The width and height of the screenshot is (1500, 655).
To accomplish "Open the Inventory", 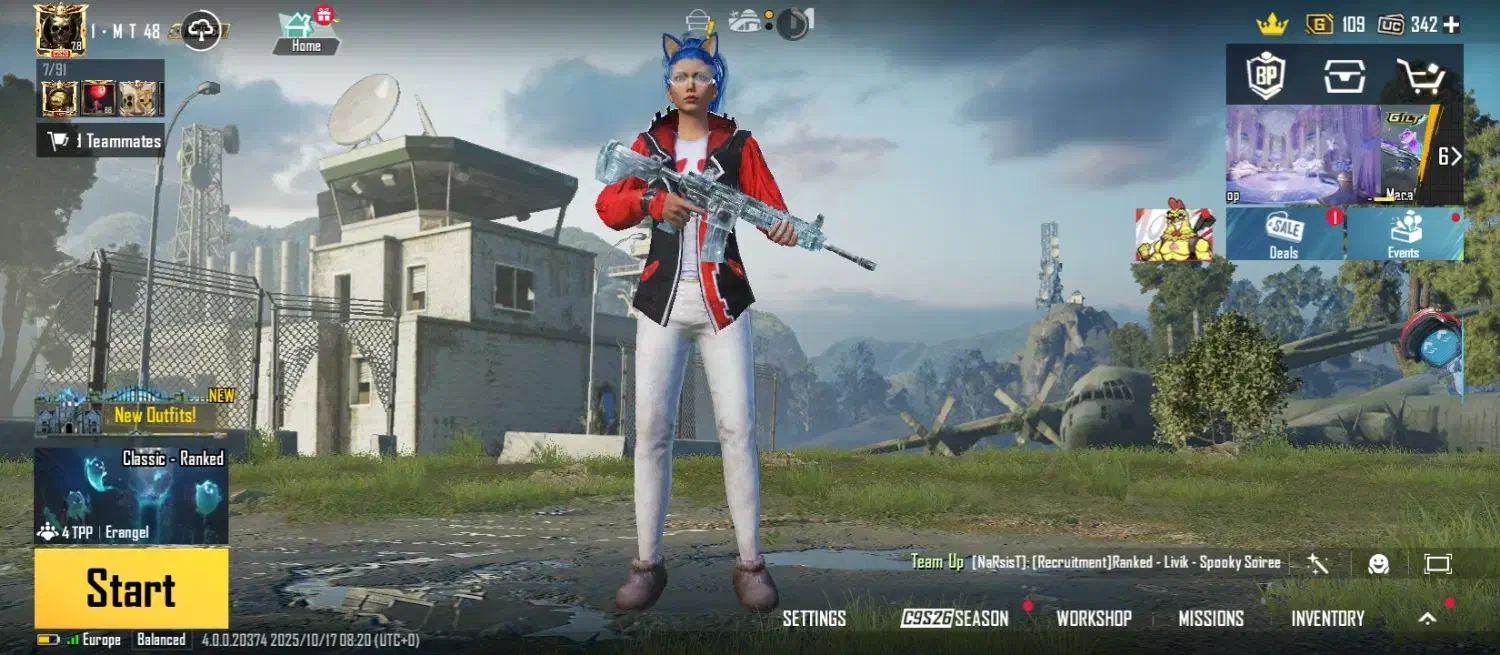I will coord(1327,619).
